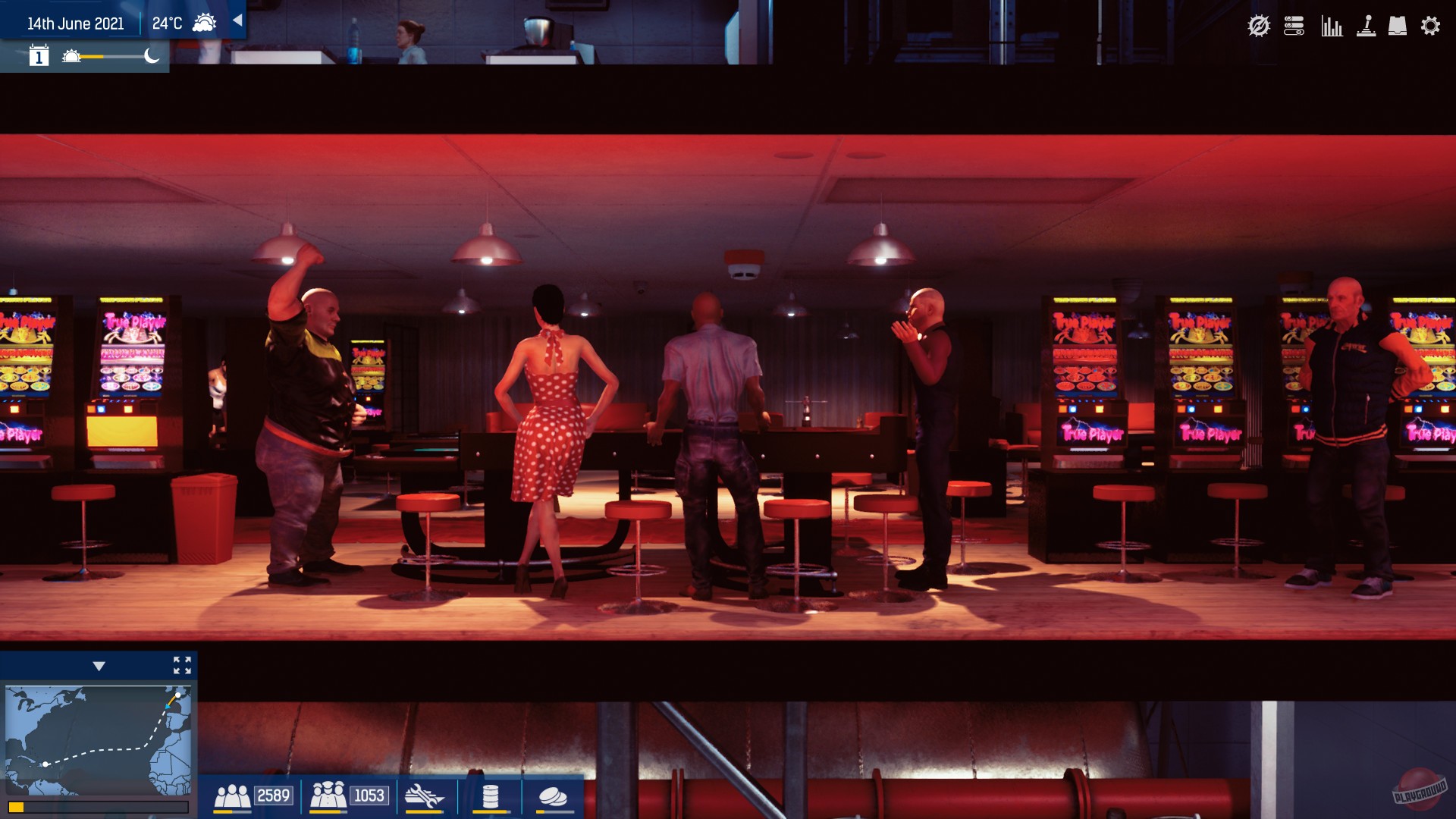The width and height of the screenshot is (1456, 819).
Task: Click the compass navigation icon
Action: click(x=1258, y=25)
